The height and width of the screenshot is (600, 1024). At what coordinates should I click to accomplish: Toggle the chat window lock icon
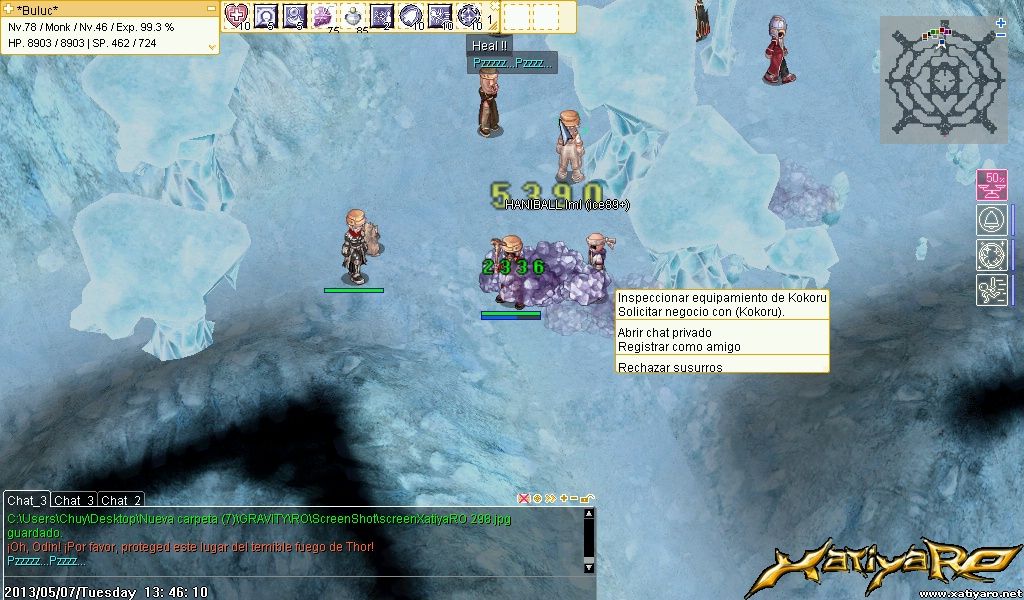587,498
